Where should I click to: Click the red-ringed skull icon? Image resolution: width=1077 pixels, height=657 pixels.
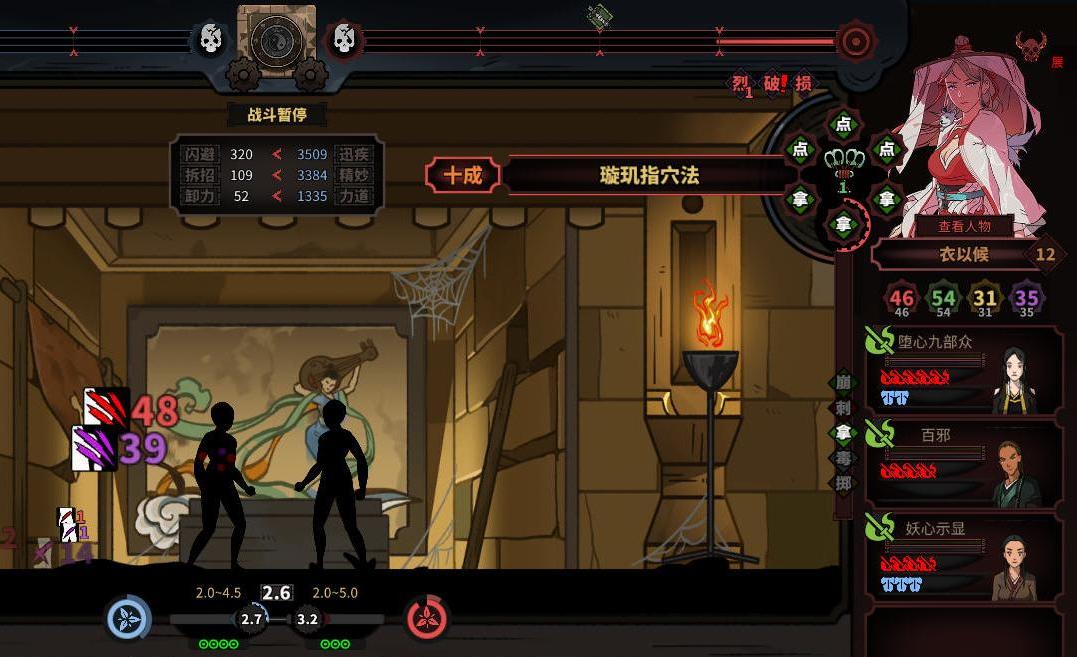click(x=343, y=40)
